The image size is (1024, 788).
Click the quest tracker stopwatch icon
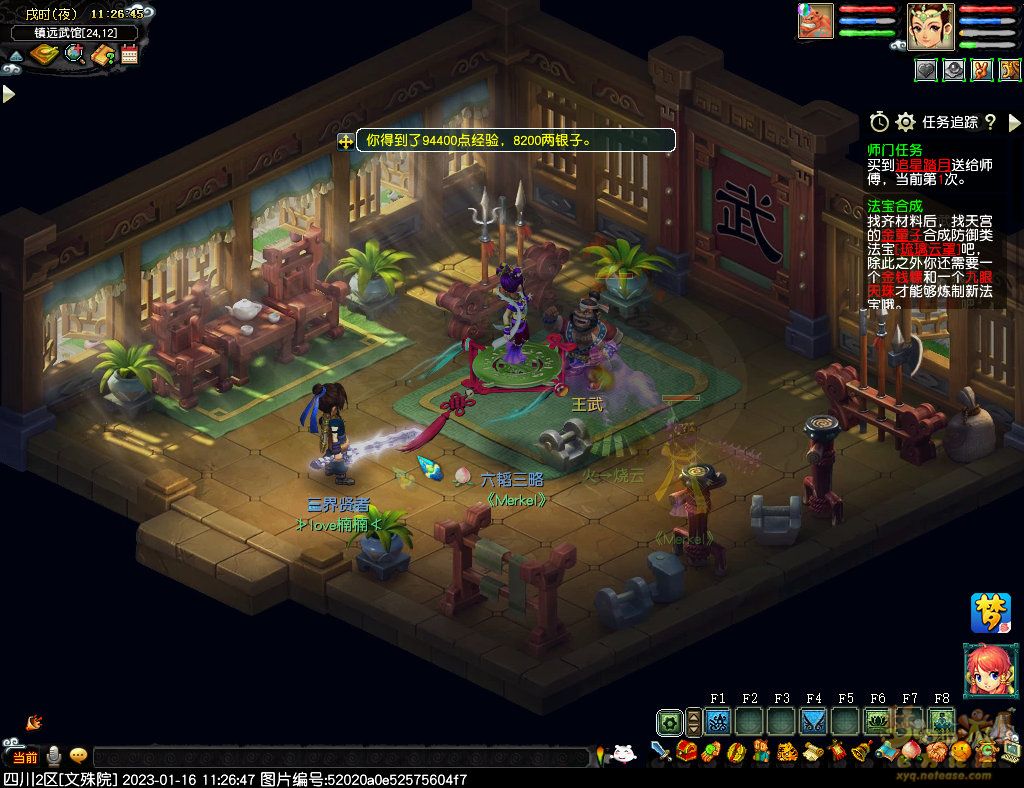pos(879,122)
